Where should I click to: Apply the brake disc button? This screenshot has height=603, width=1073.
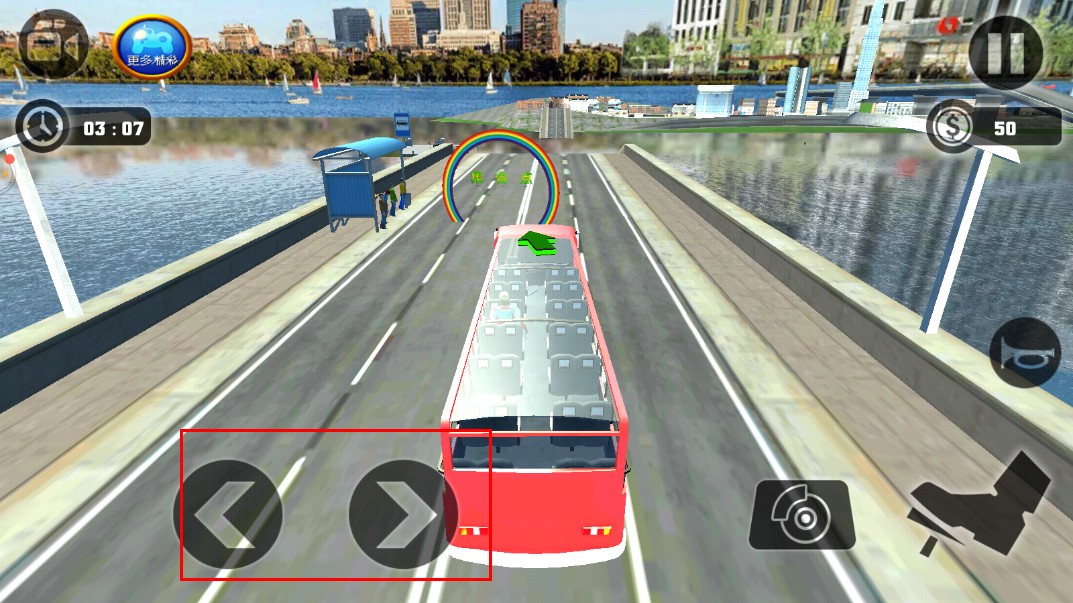[x=802, y=515]
